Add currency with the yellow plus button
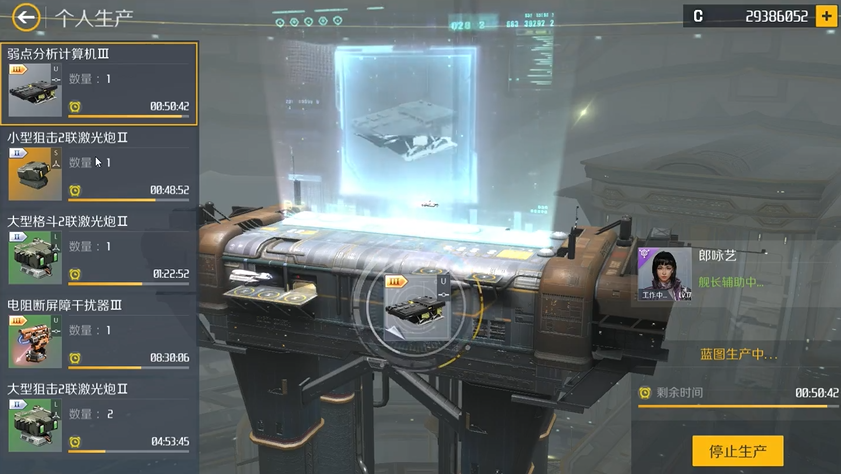 [826, 16]
